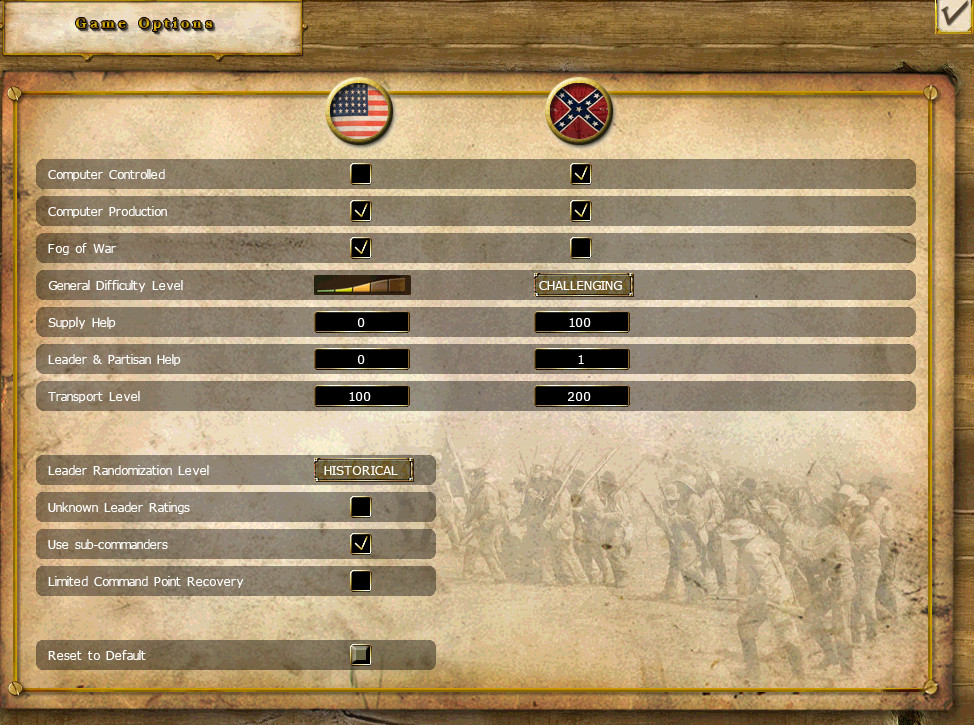Image resolution: width=974 pixels, height=725 pixels.
Task: Confirm options with the top-right checkmark button
Action: pyautogui.click(x=954, y=17)
